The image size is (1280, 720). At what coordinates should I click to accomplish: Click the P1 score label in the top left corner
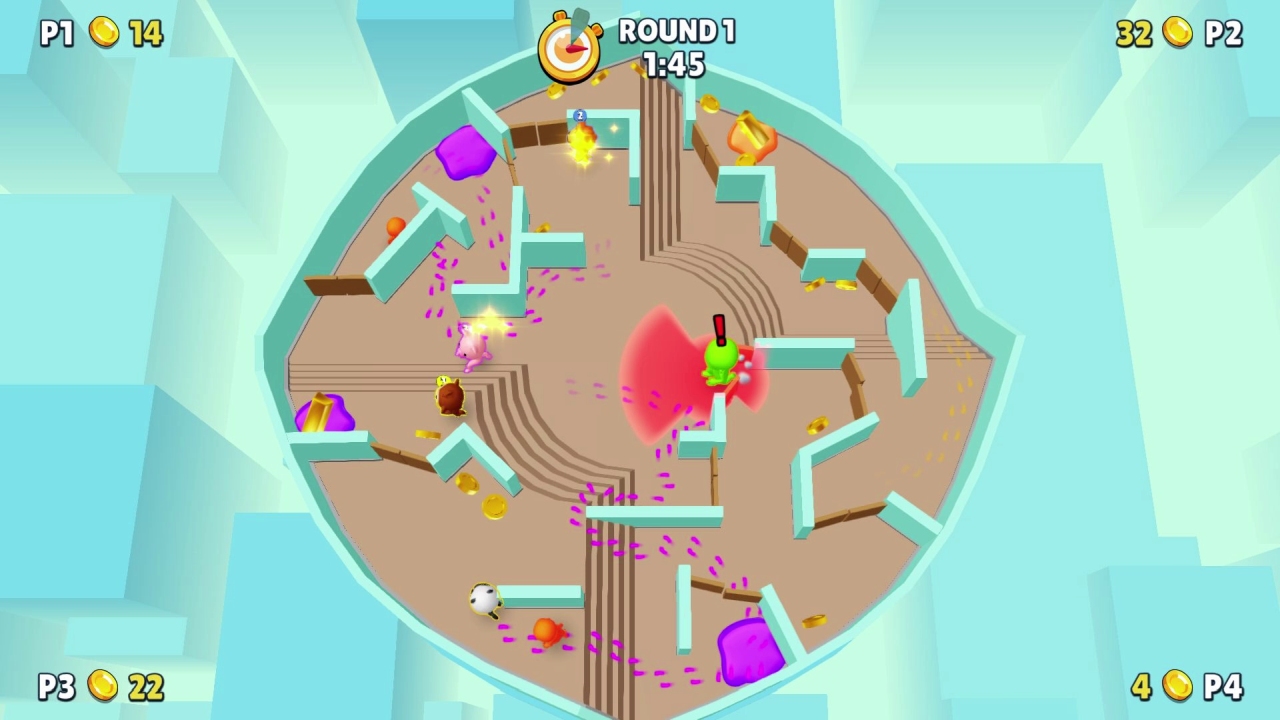58,33
